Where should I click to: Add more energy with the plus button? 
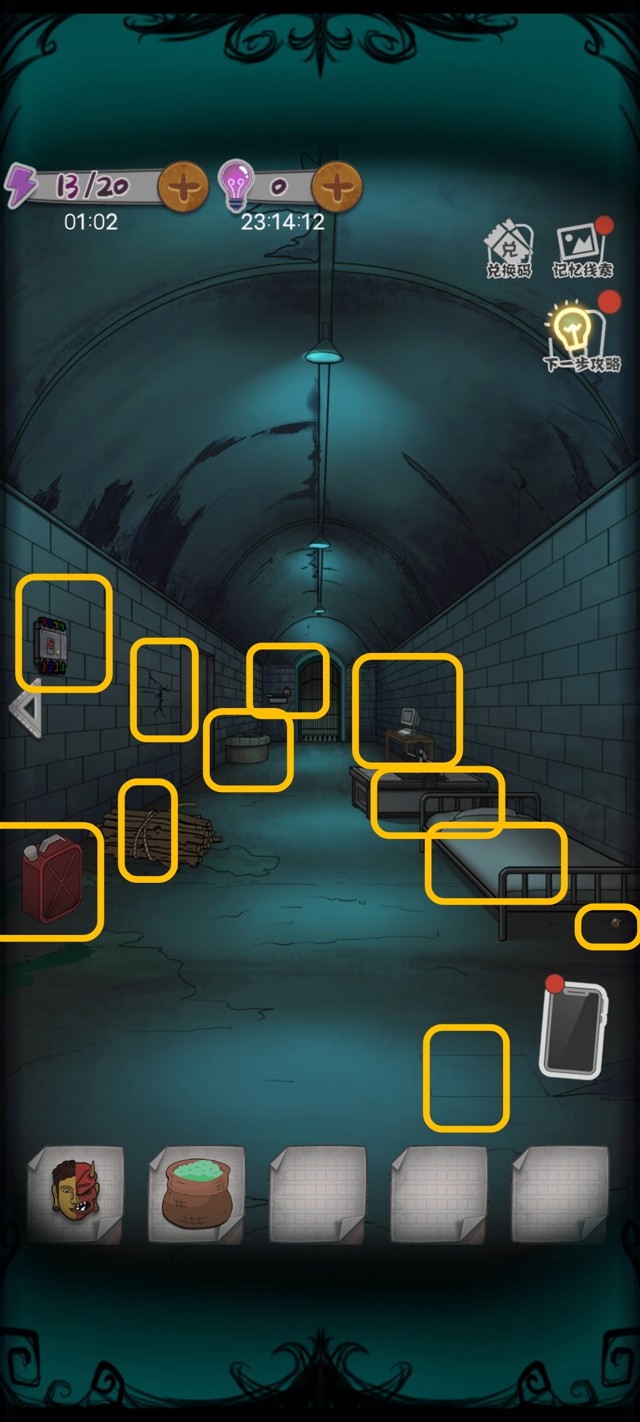[x=183, y=186]
